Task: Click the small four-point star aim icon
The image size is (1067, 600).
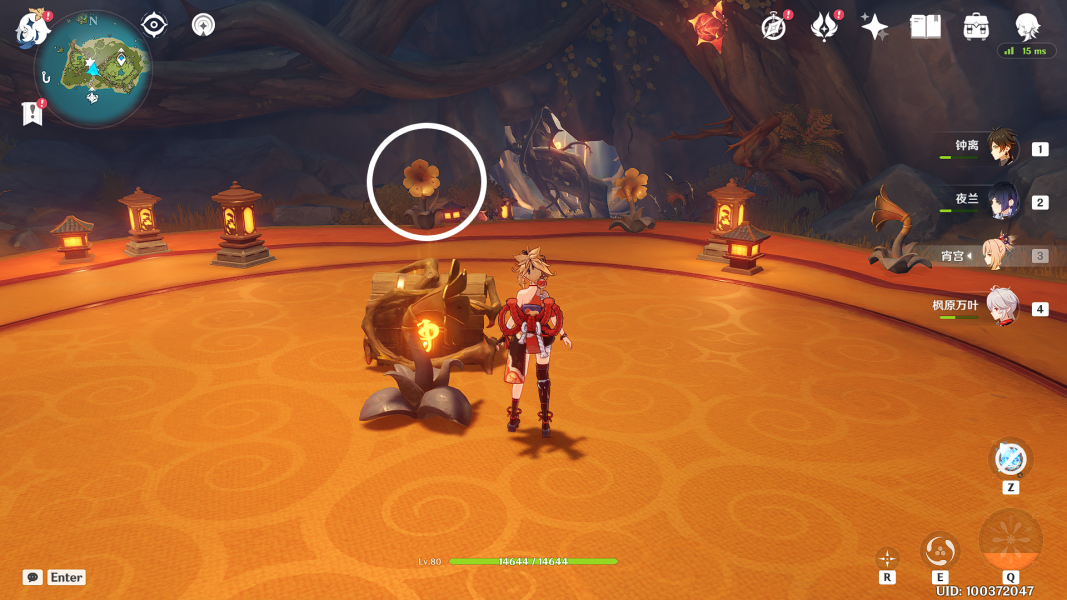Action: [x=887, y=558]
